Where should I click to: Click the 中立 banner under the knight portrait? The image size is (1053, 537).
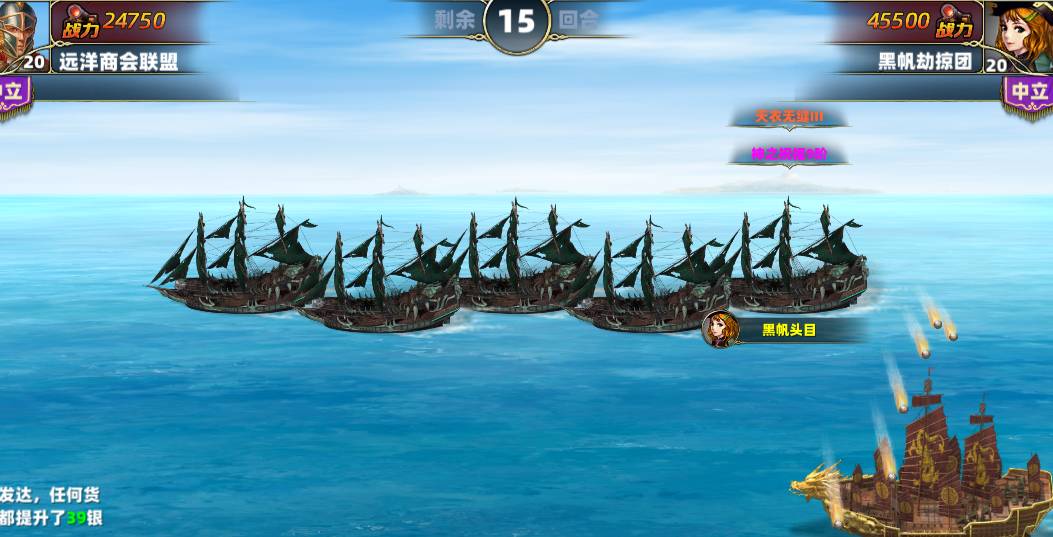[x=14, y=94]
